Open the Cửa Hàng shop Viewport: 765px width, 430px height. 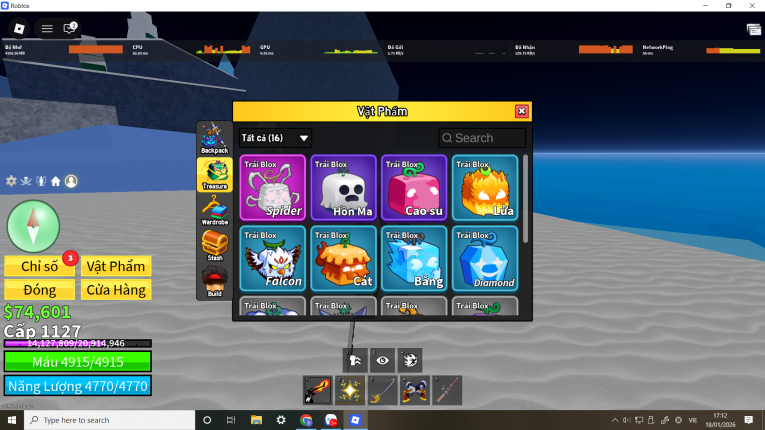(116, 290)
